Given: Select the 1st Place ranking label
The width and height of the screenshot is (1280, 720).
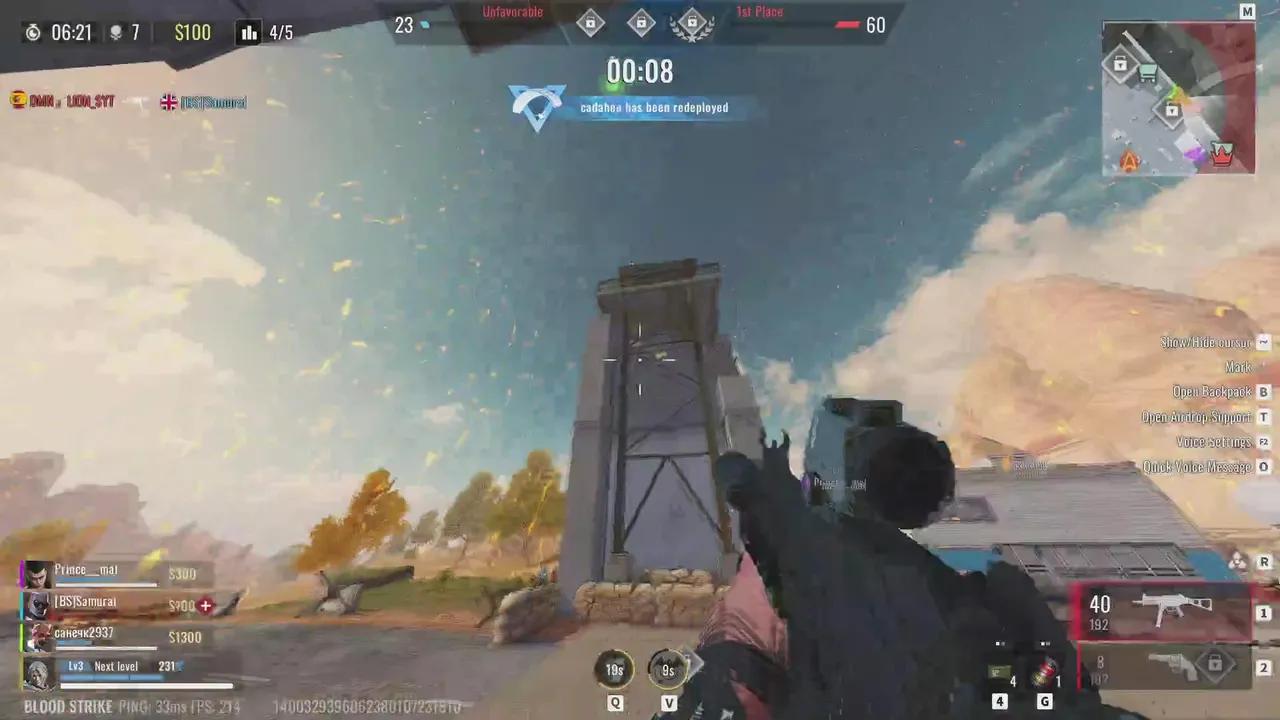Looking at the screenshot, I should [x=758, y=11].
